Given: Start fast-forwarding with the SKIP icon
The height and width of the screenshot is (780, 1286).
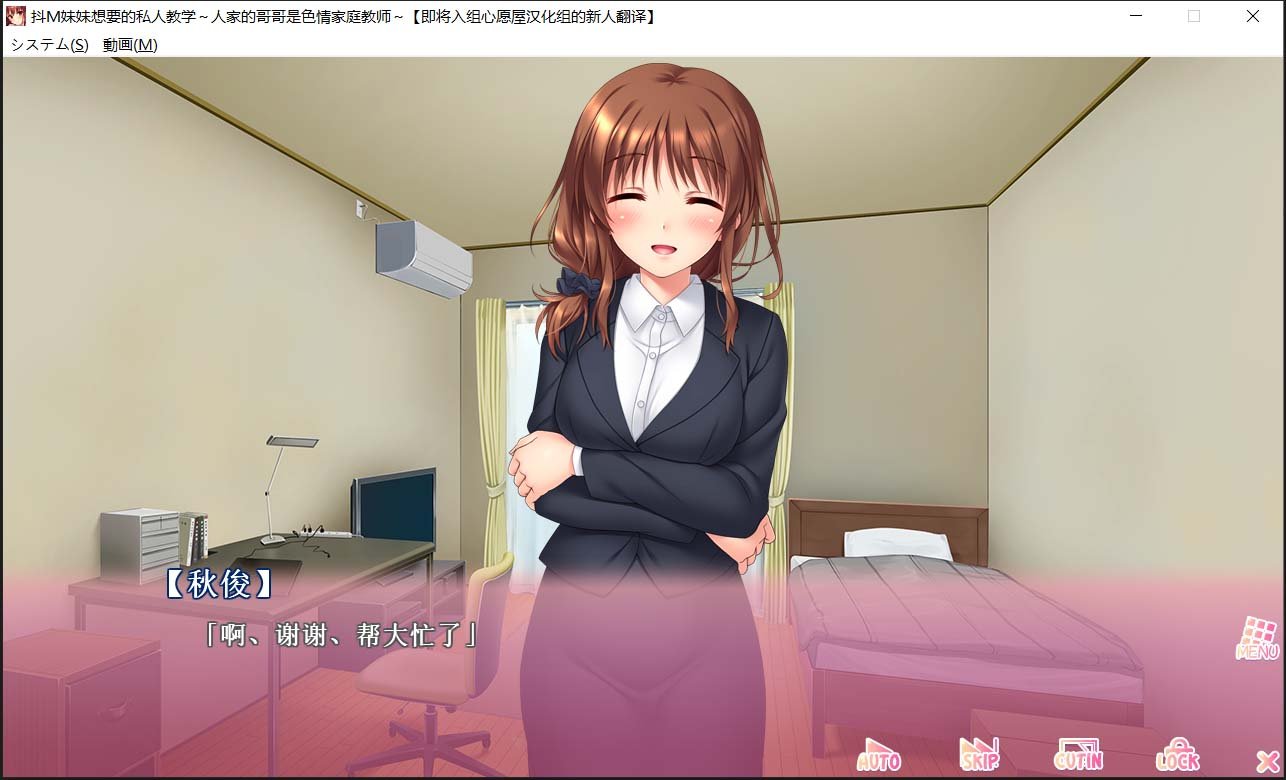Looking at the screenshot, I should coord(978,752).
